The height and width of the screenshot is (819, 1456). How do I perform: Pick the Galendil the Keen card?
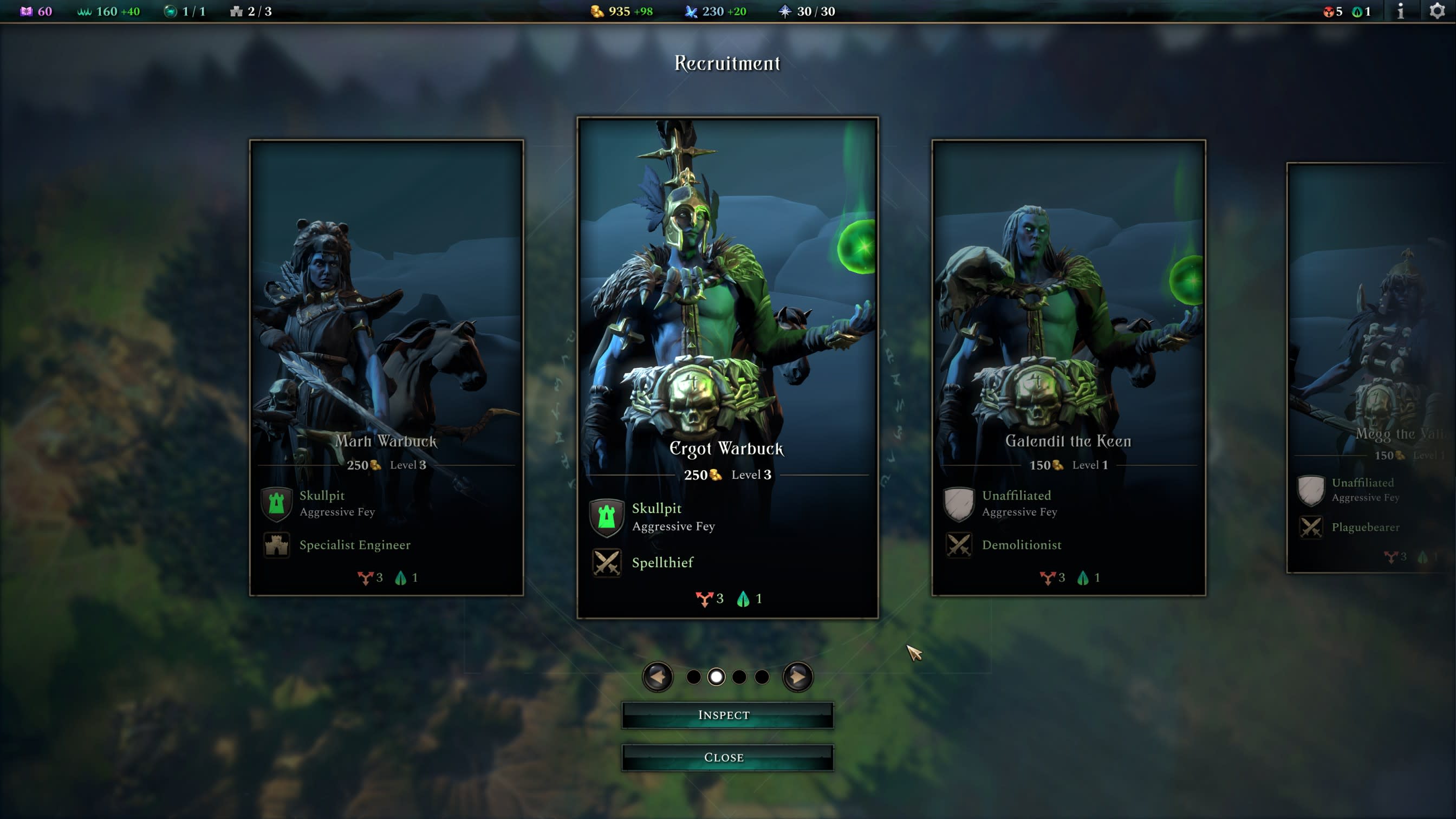click(x=1068, y=367)
